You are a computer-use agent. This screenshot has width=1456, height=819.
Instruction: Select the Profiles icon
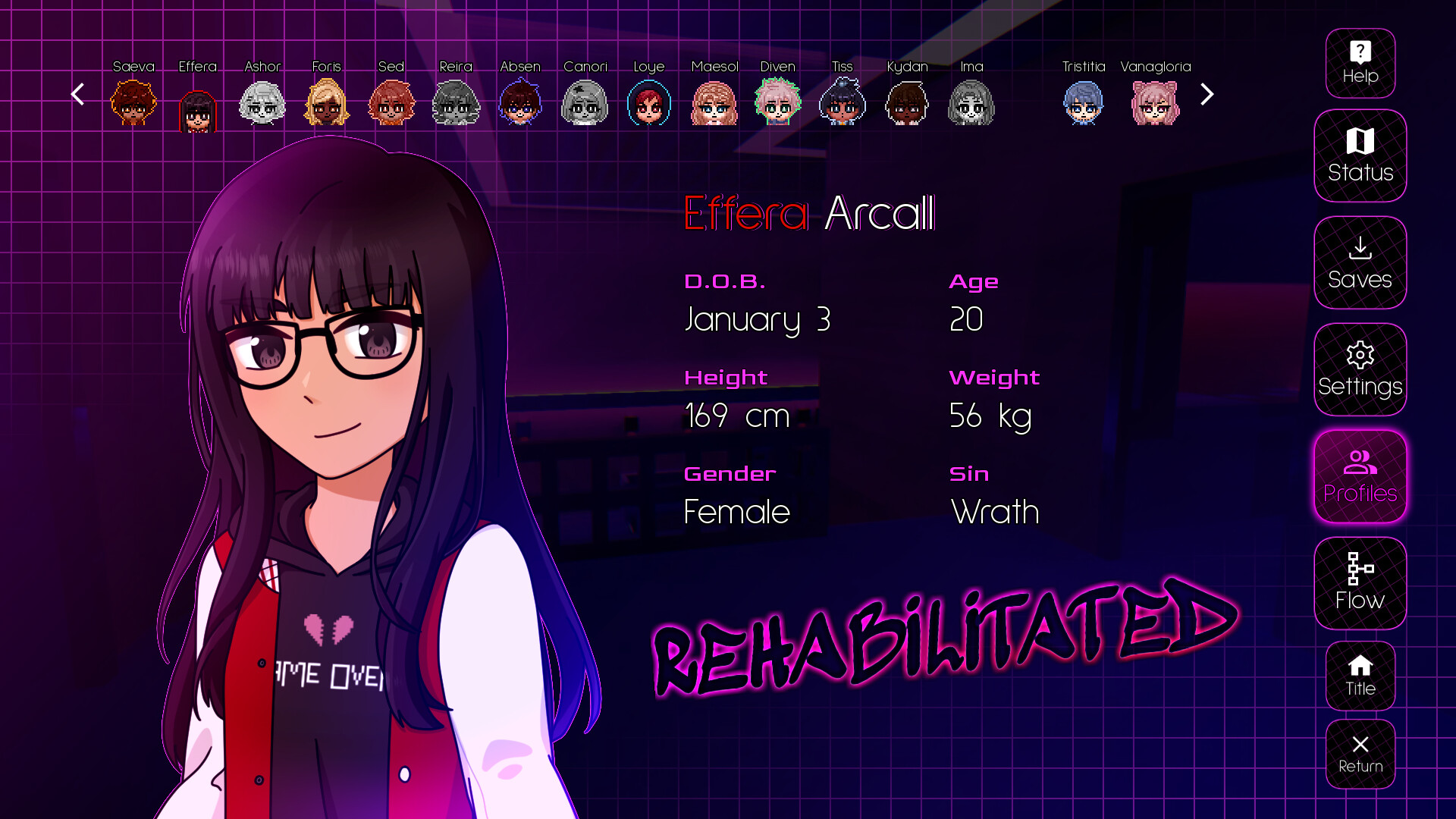click(x=1360, y=477)
